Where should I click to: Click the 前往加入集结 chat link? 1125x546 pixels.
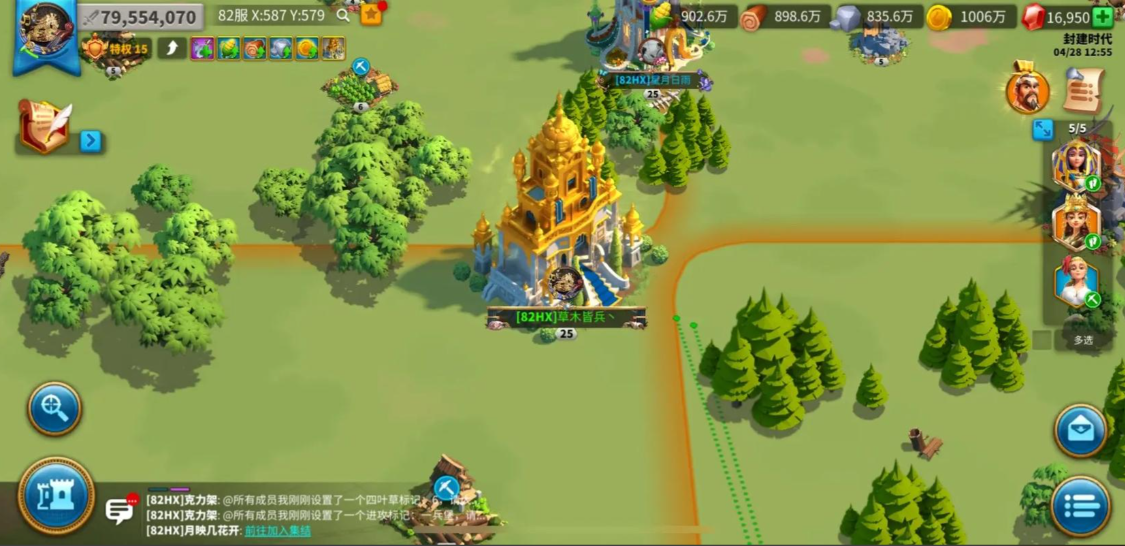click(x=278, y=530)
